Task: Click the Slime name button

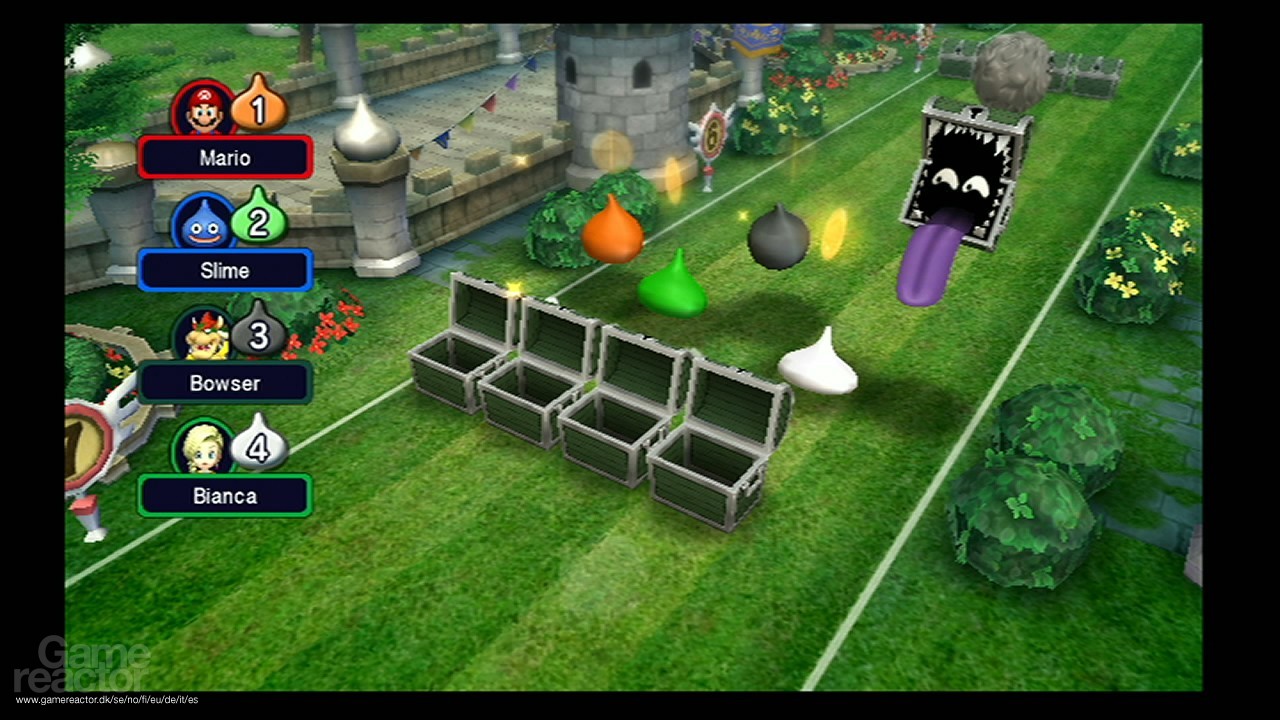Action: click(224, 270)
